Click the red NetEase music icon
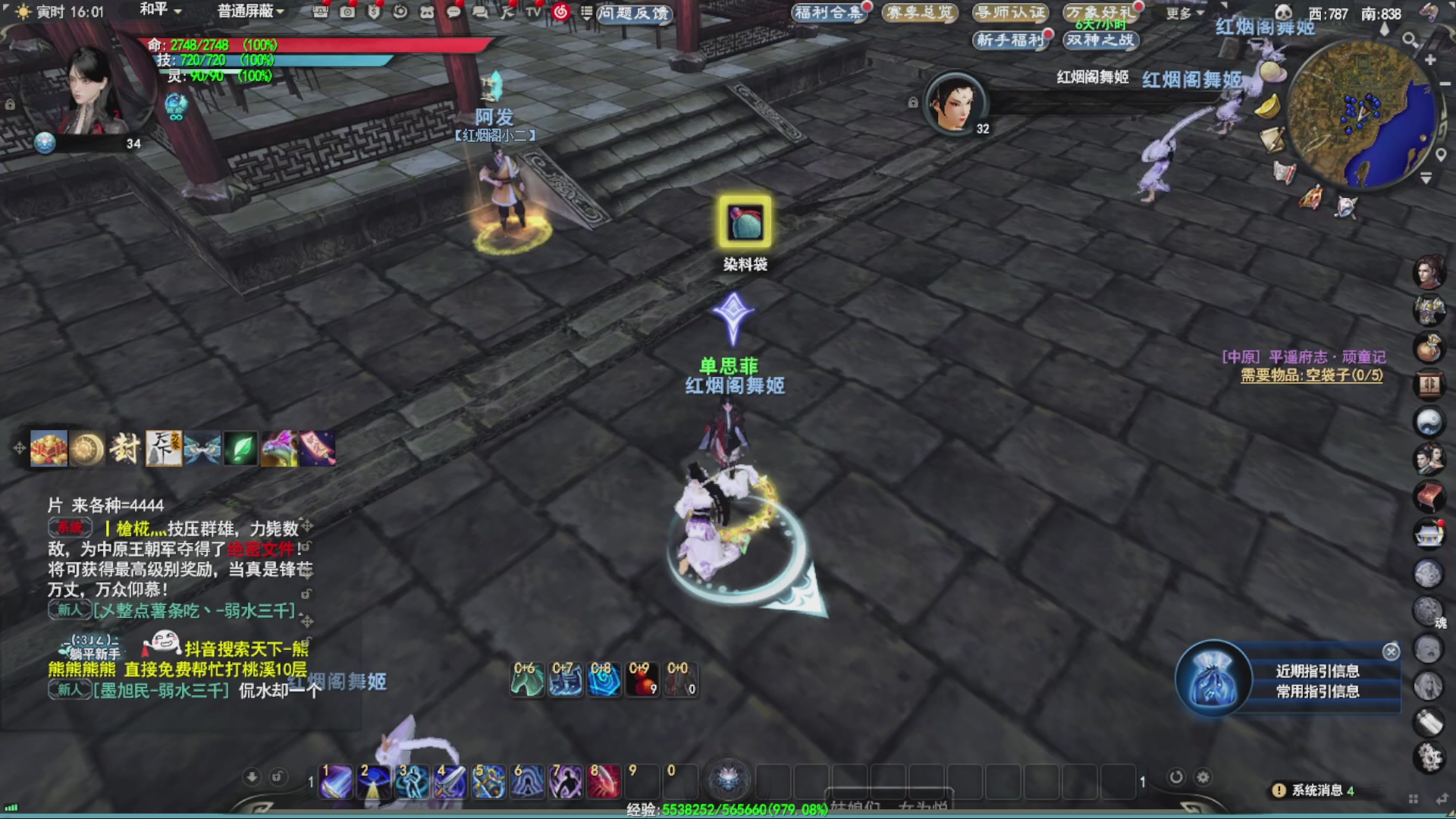The height and width of the screenshot is (819, 1456). click(x=560, y=12)
